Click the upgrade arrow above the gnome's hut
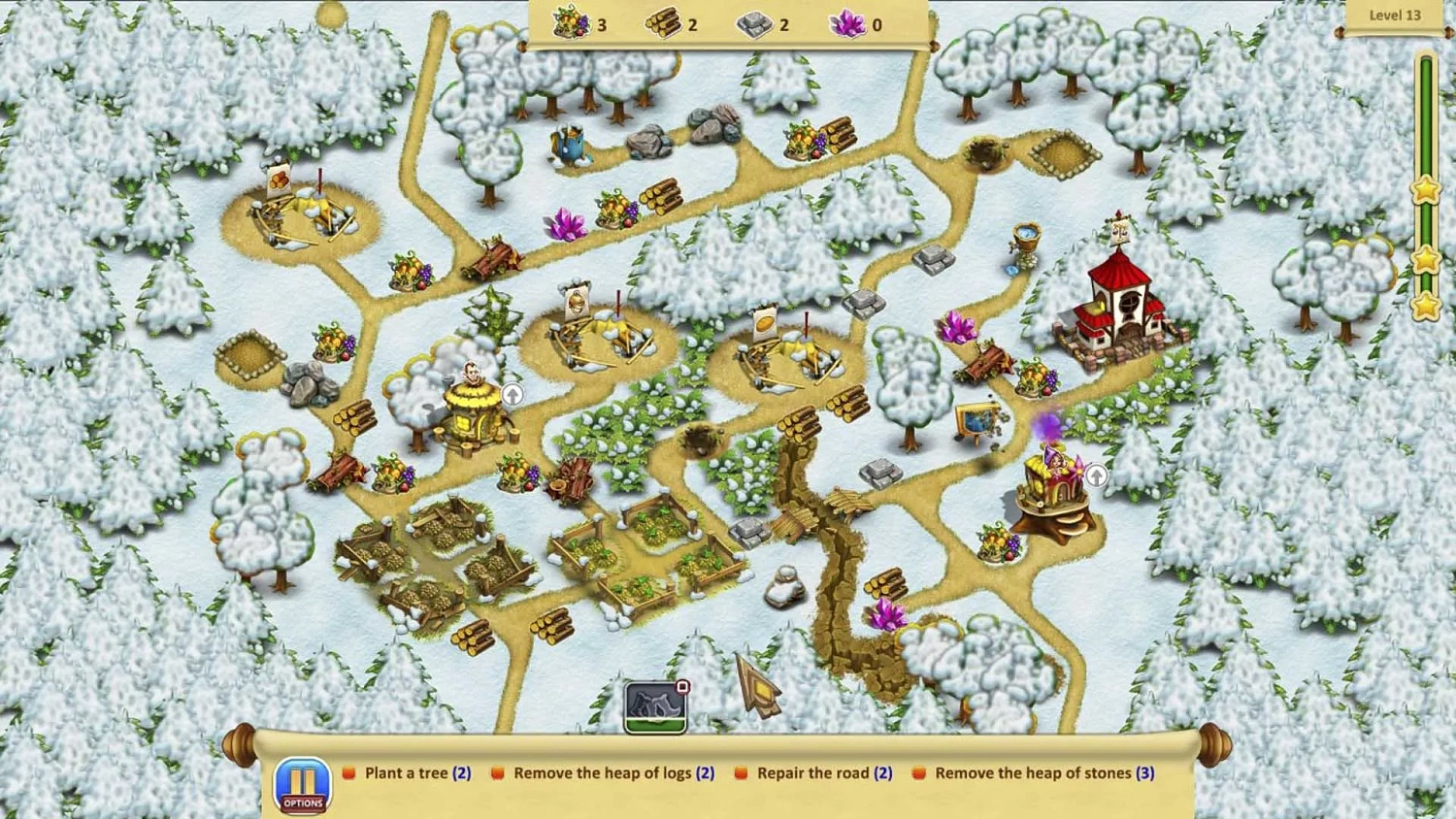 click(x=513, y=394)
